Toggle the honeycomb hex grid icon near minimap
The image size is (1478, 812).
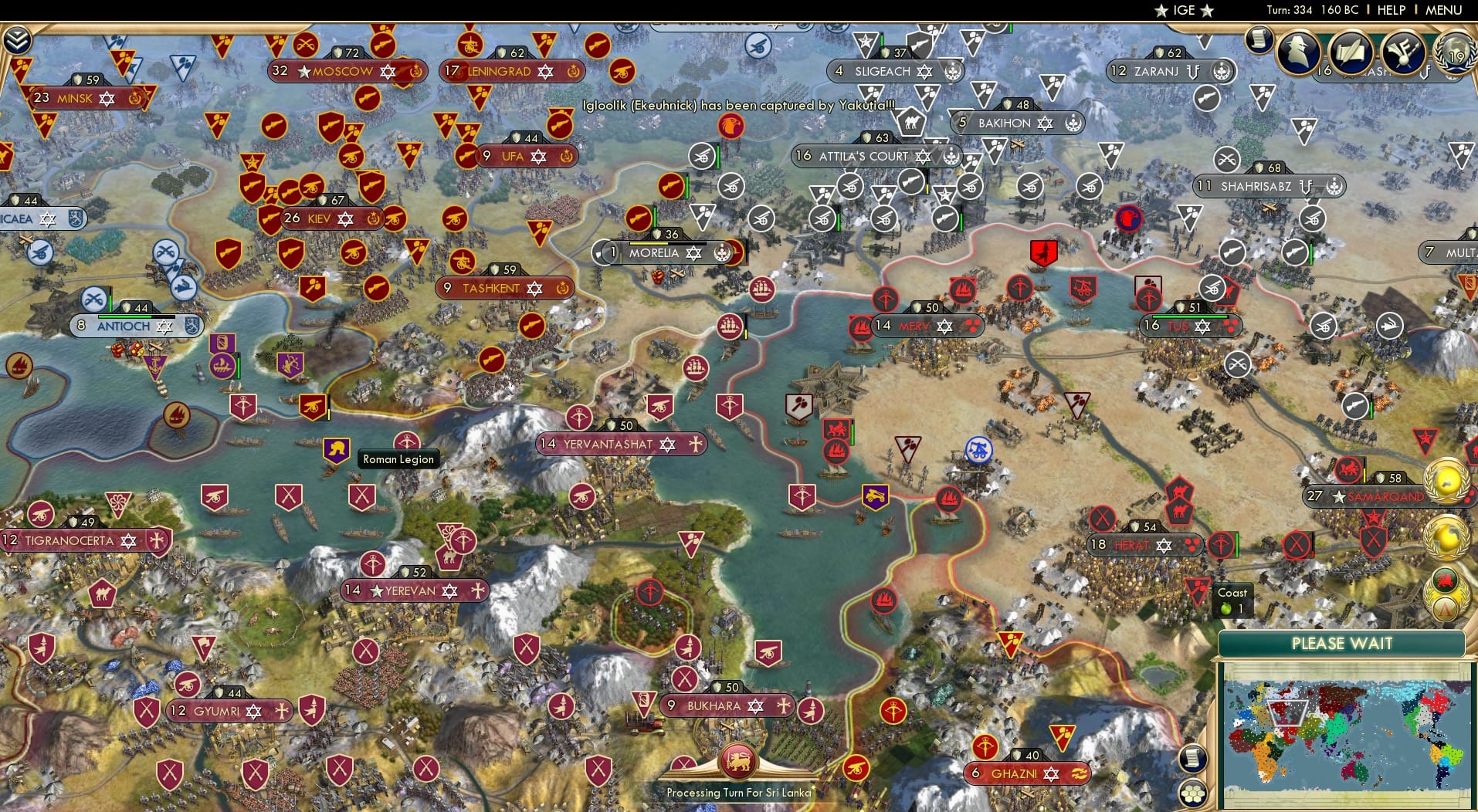point(1192,793)
